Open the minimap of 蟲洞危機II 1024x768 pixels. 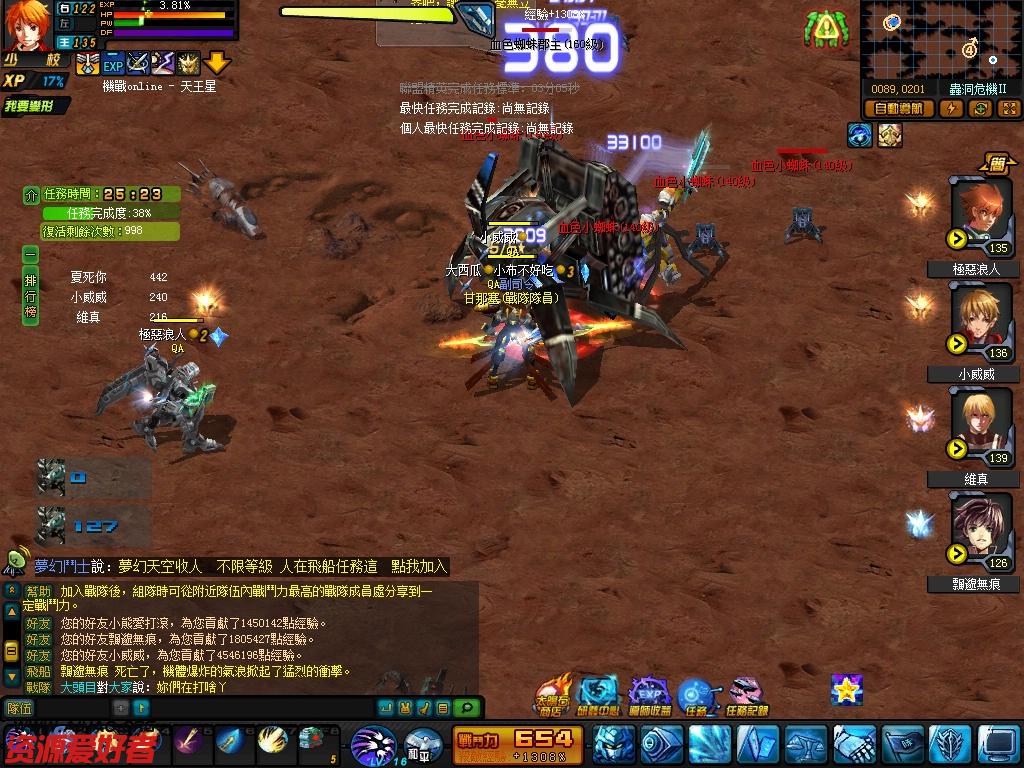click(939, 41)
